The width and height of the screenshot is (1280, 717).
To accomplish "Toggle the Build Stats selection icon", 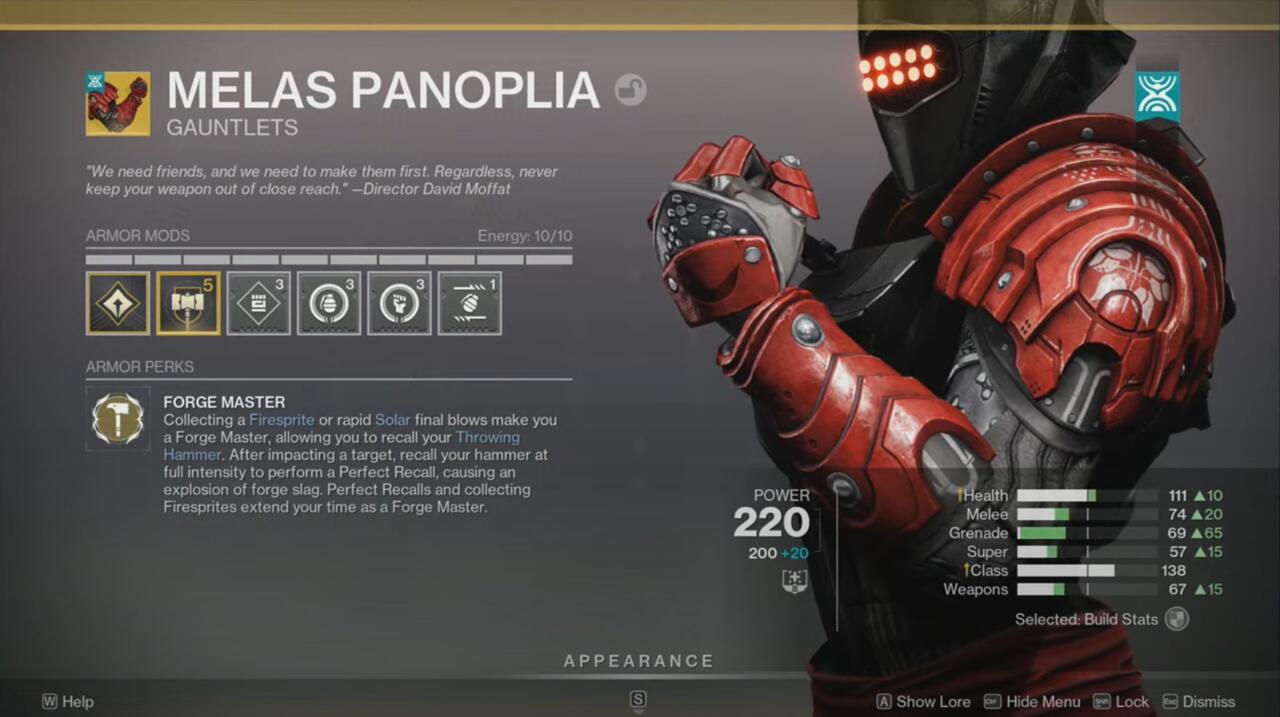I will click(x=1177, y=619).
